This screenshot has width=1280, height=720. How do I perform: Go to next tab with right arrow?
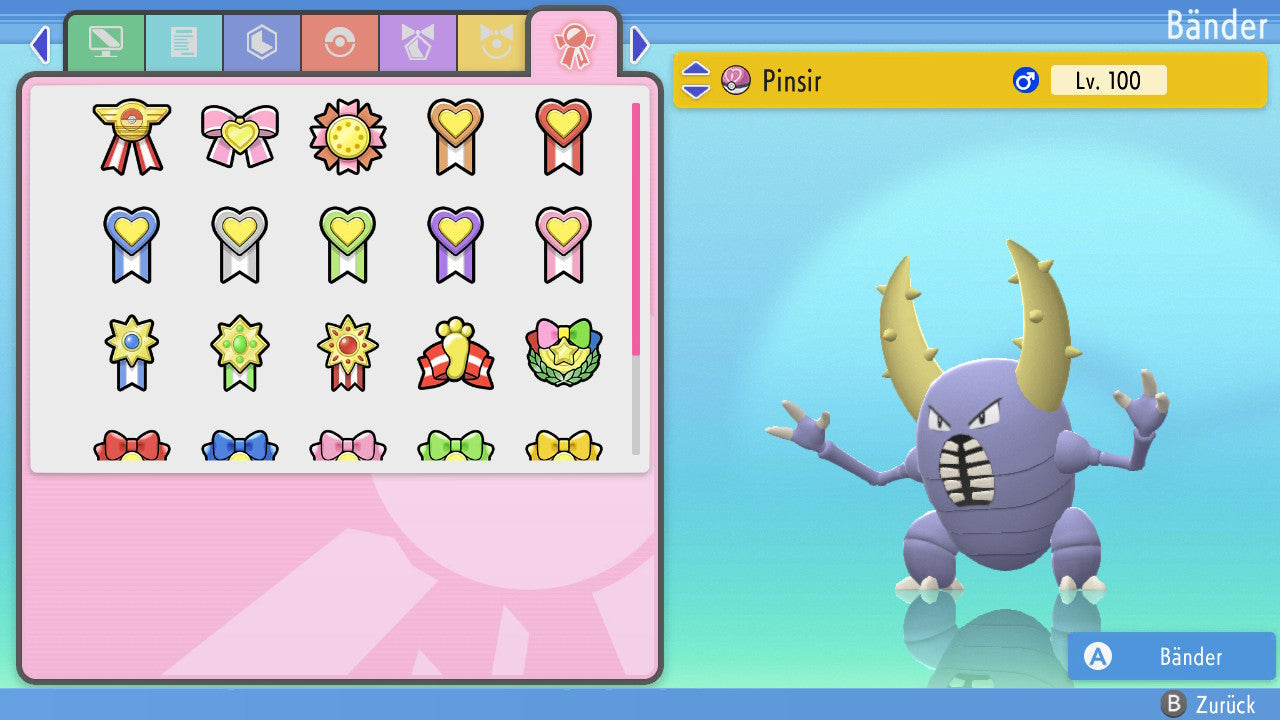(640, 44)
